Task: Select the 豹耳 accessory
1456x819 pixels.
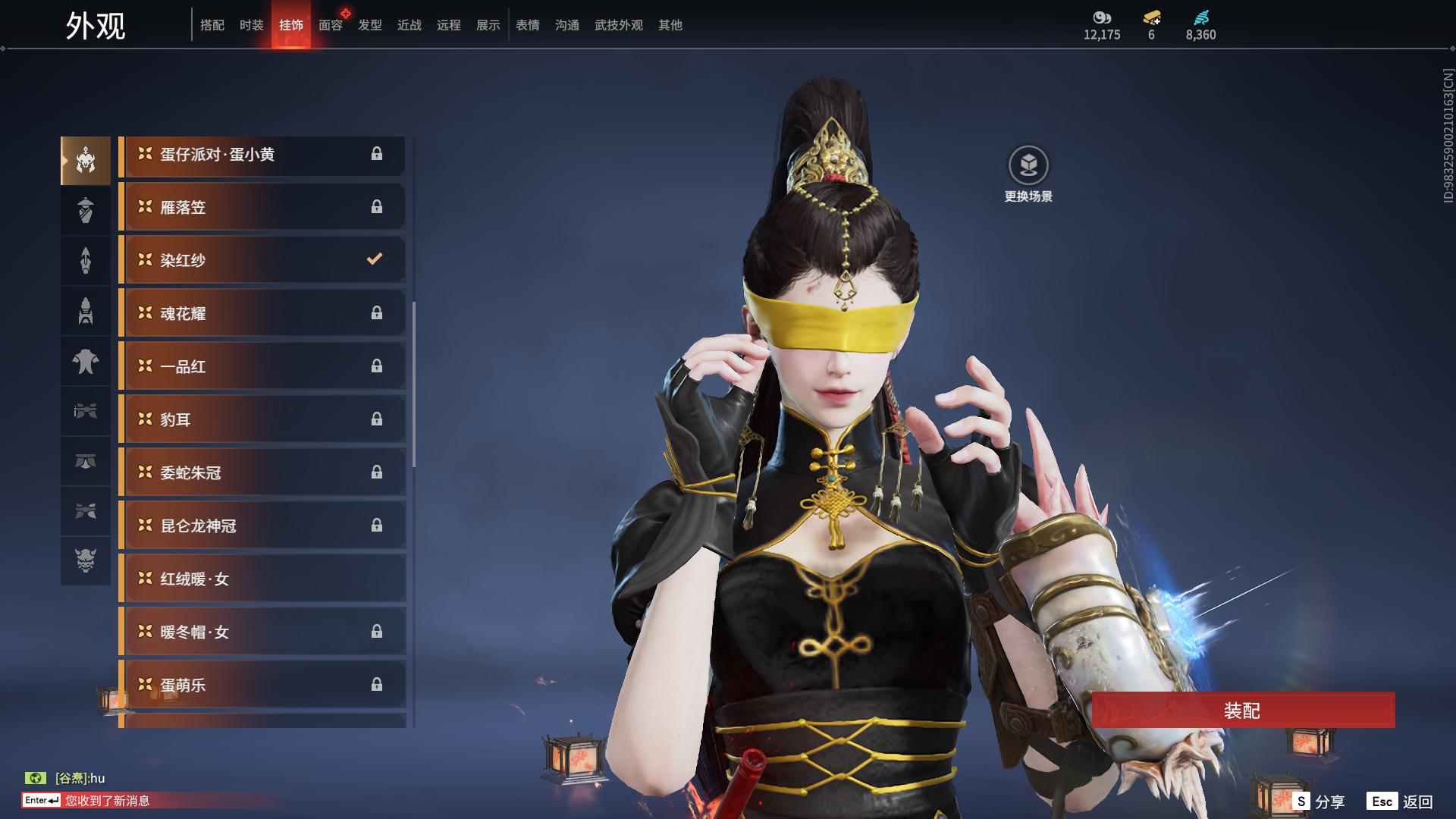Action: [262, 419]
